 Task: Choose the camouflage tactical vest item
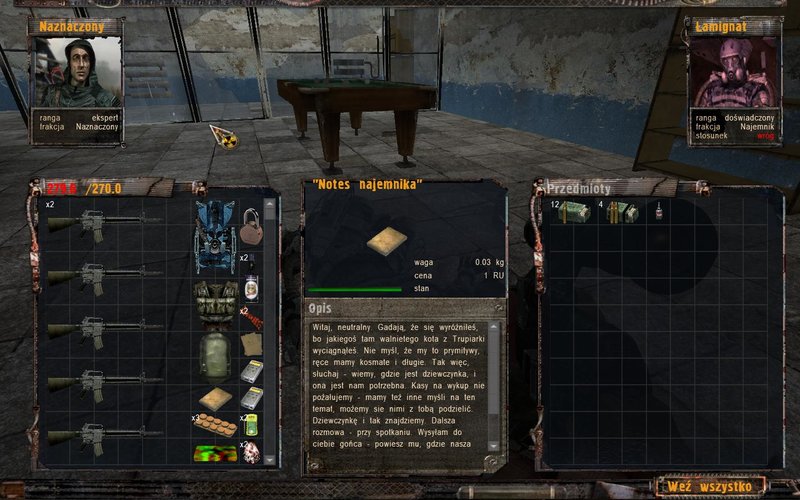click(x=215, y=302)
